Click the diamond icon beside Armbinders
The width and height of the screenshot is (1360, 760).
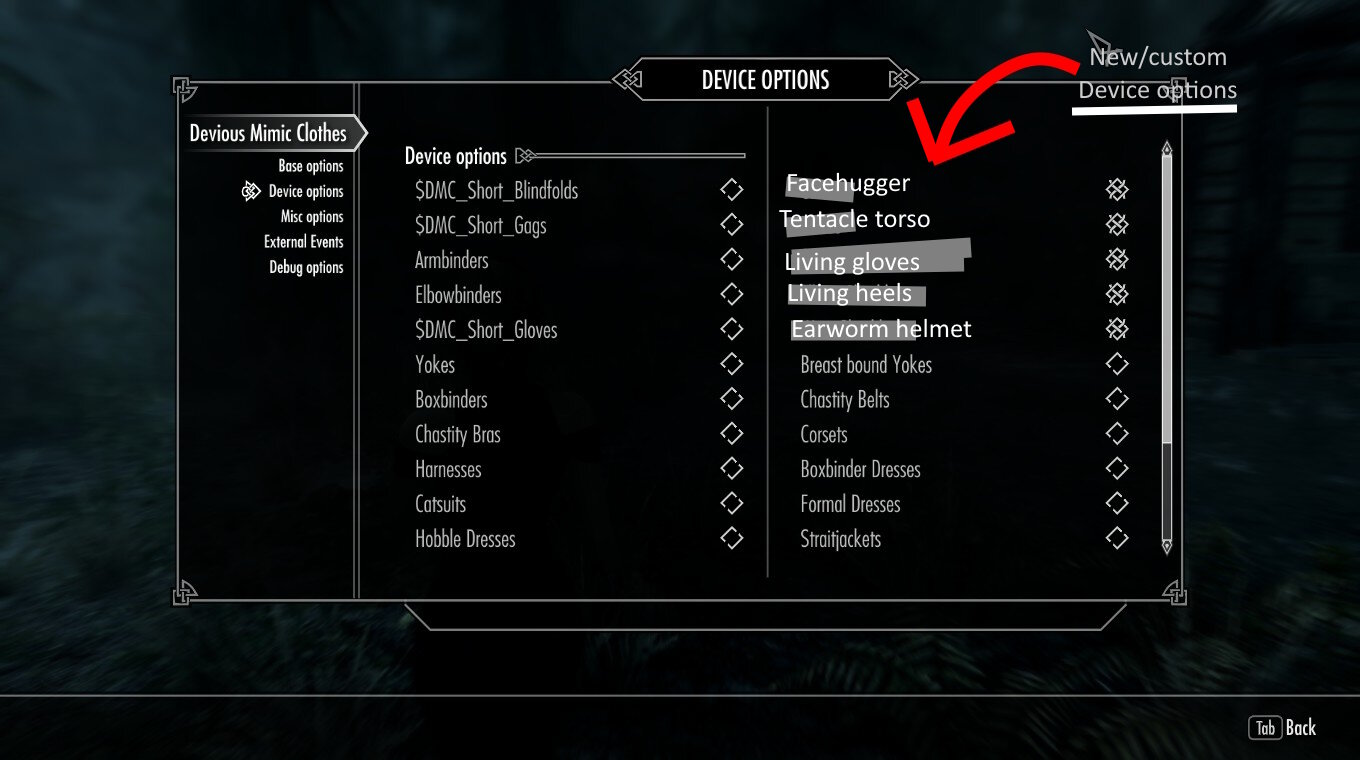(x=731, y=259)
